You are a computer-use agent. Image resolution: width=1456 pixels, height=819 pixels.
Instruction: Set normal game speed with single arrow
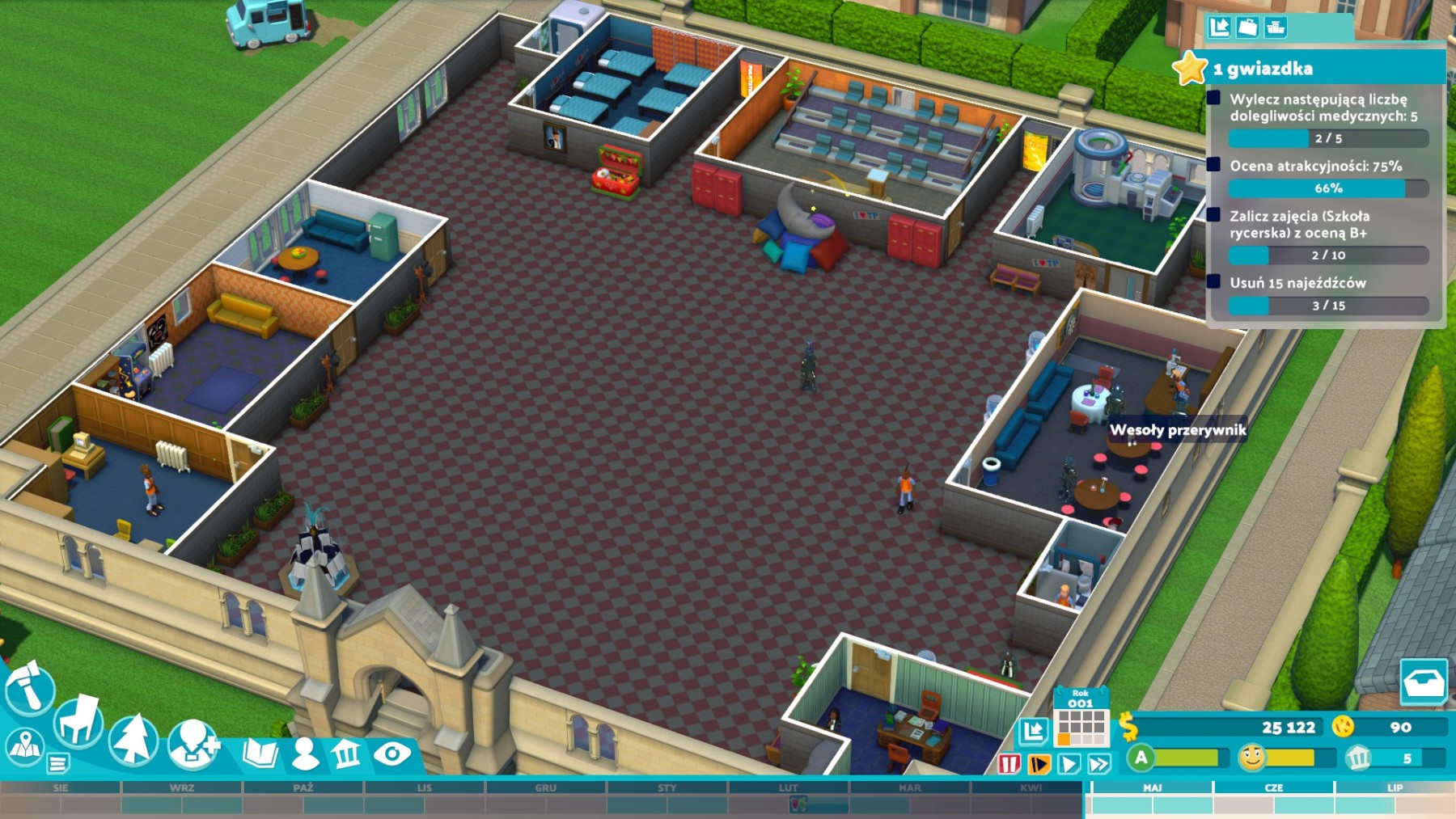(1069, 763)
